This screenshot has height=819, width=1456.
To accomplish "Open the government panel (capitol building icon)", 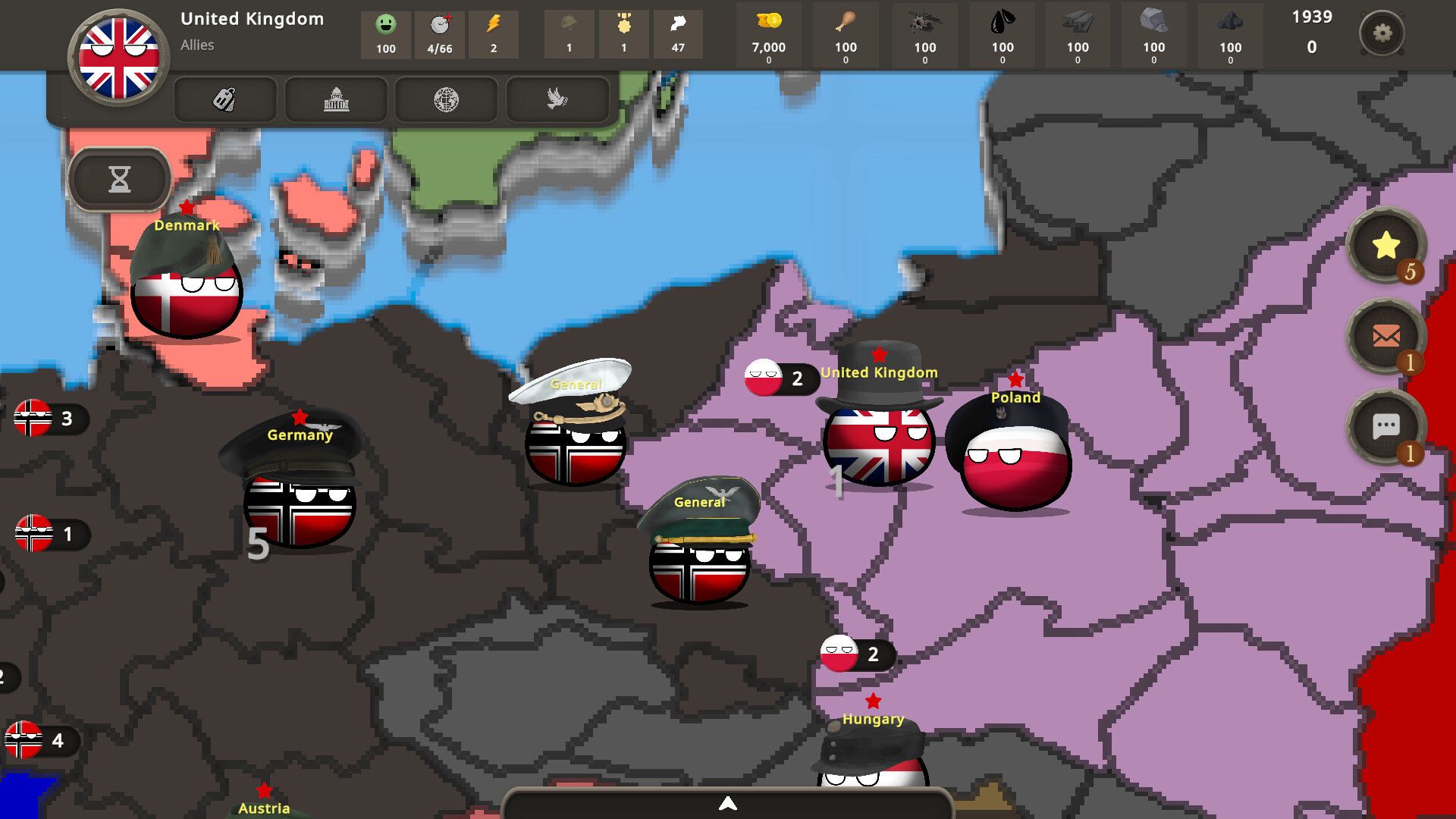I will pos(336,99).
